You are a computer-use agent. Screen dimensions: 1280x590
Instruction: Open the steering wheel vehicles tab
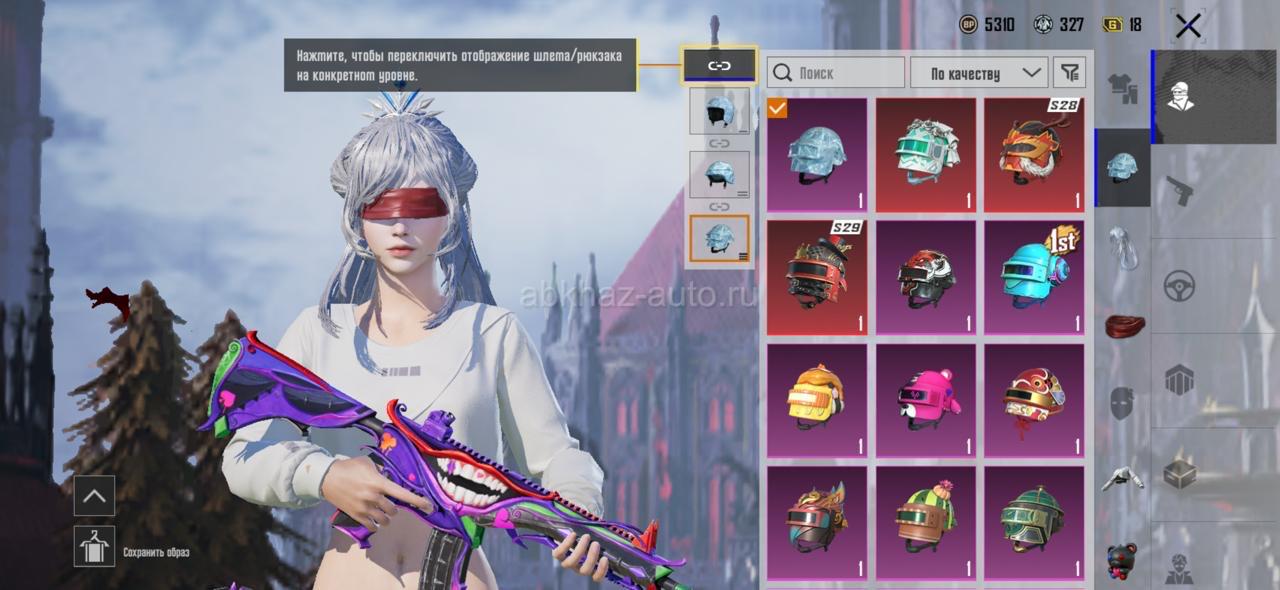[1180, 286]
